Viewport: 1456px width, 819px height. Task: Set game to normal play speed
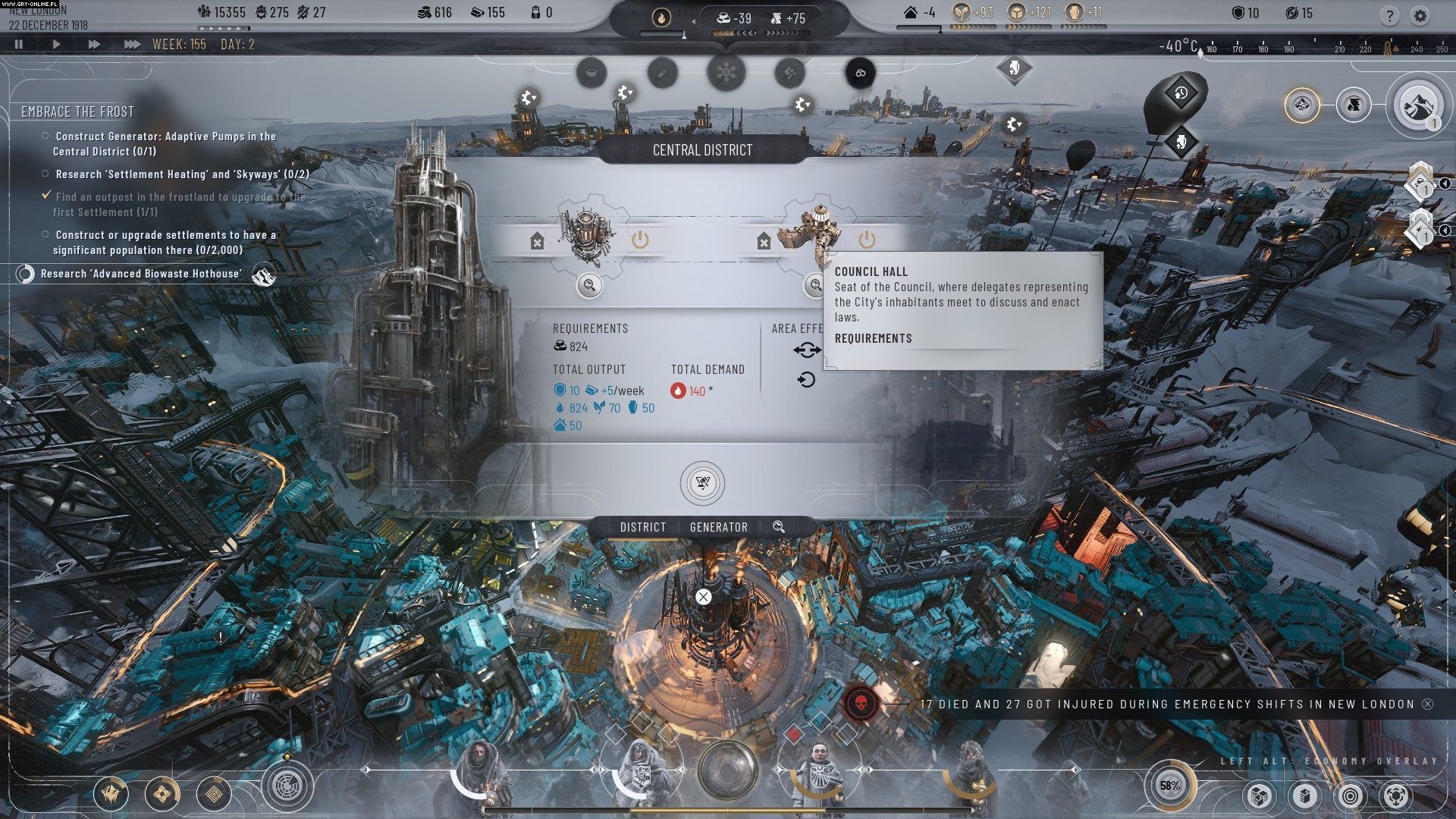pos(56,45)
